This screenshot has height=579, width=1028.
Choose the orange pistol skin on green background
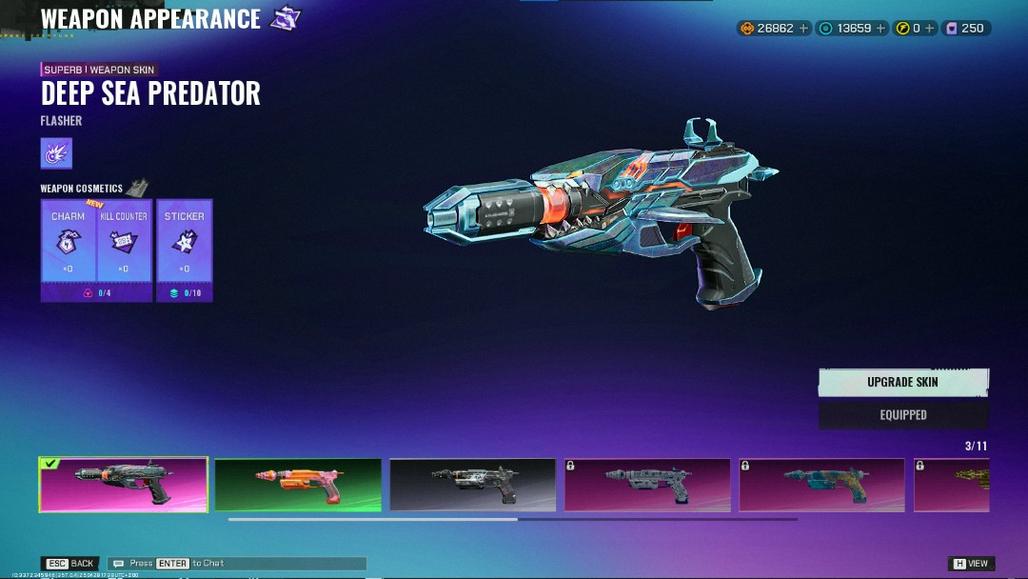point(298,485)
